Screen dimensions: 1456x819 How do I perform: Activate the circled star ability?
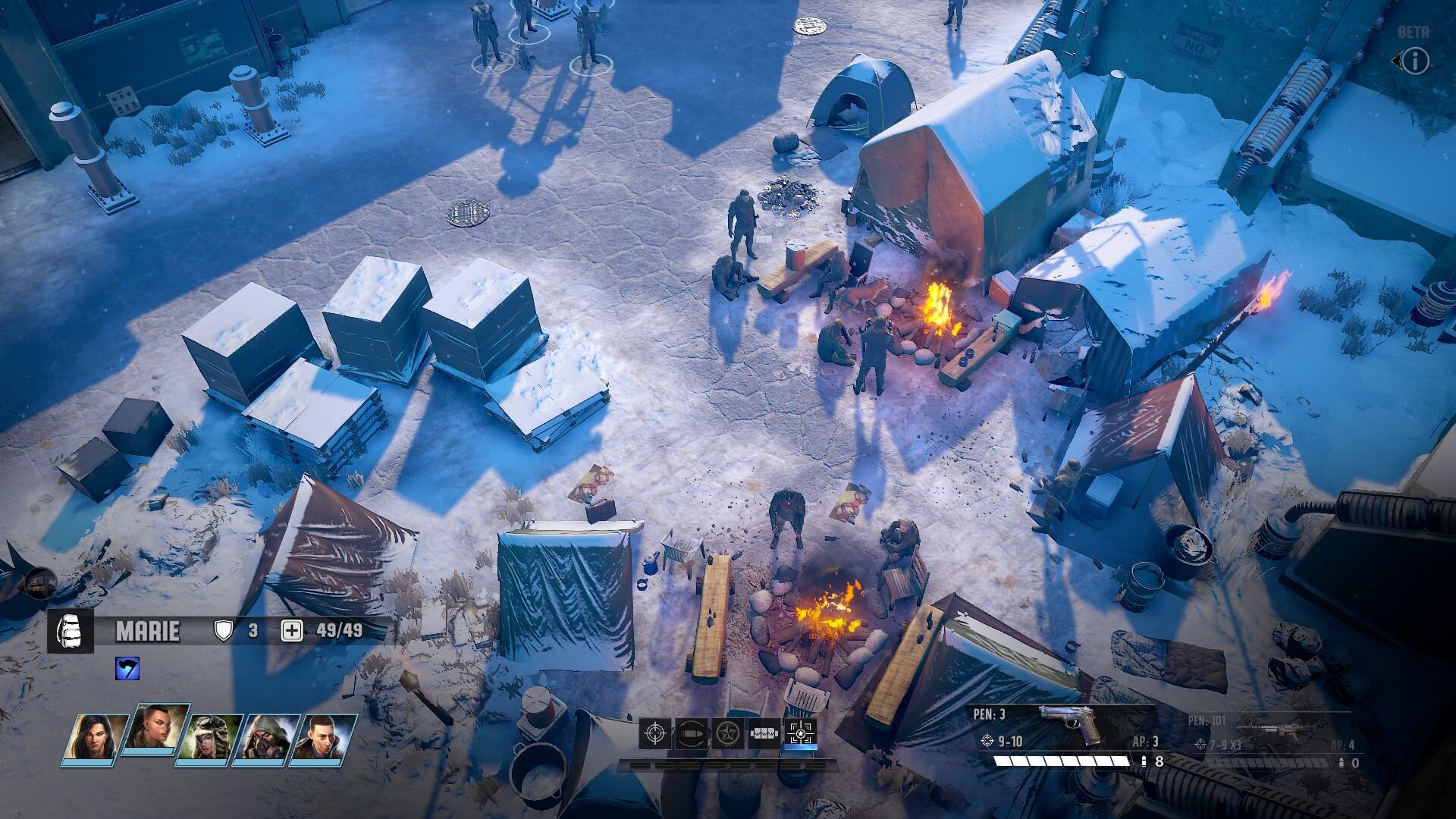pyautogui.click(x=727, y=733)
